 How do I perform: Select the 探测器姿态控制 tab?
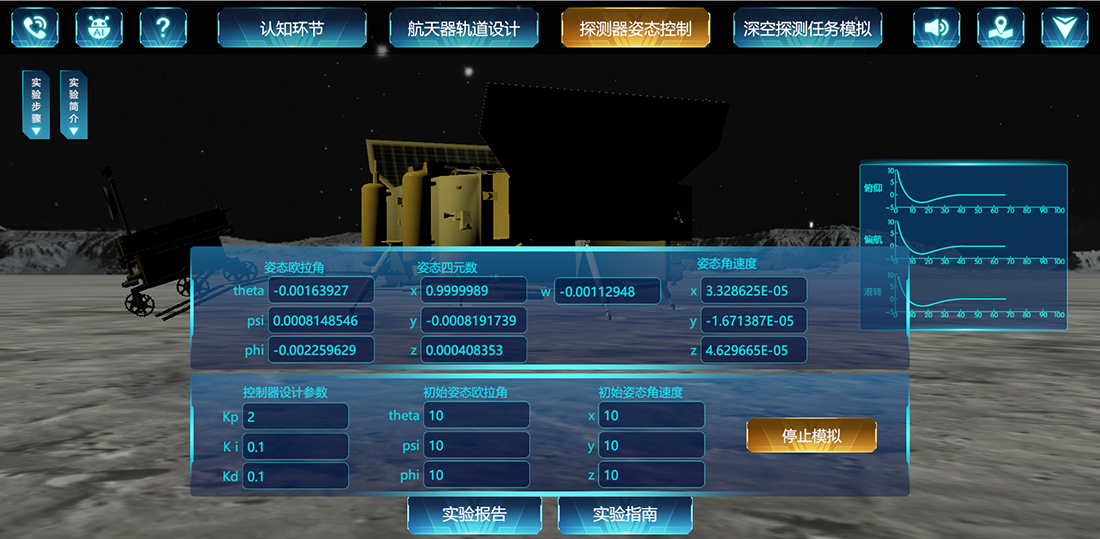click(x=635, y=28)
